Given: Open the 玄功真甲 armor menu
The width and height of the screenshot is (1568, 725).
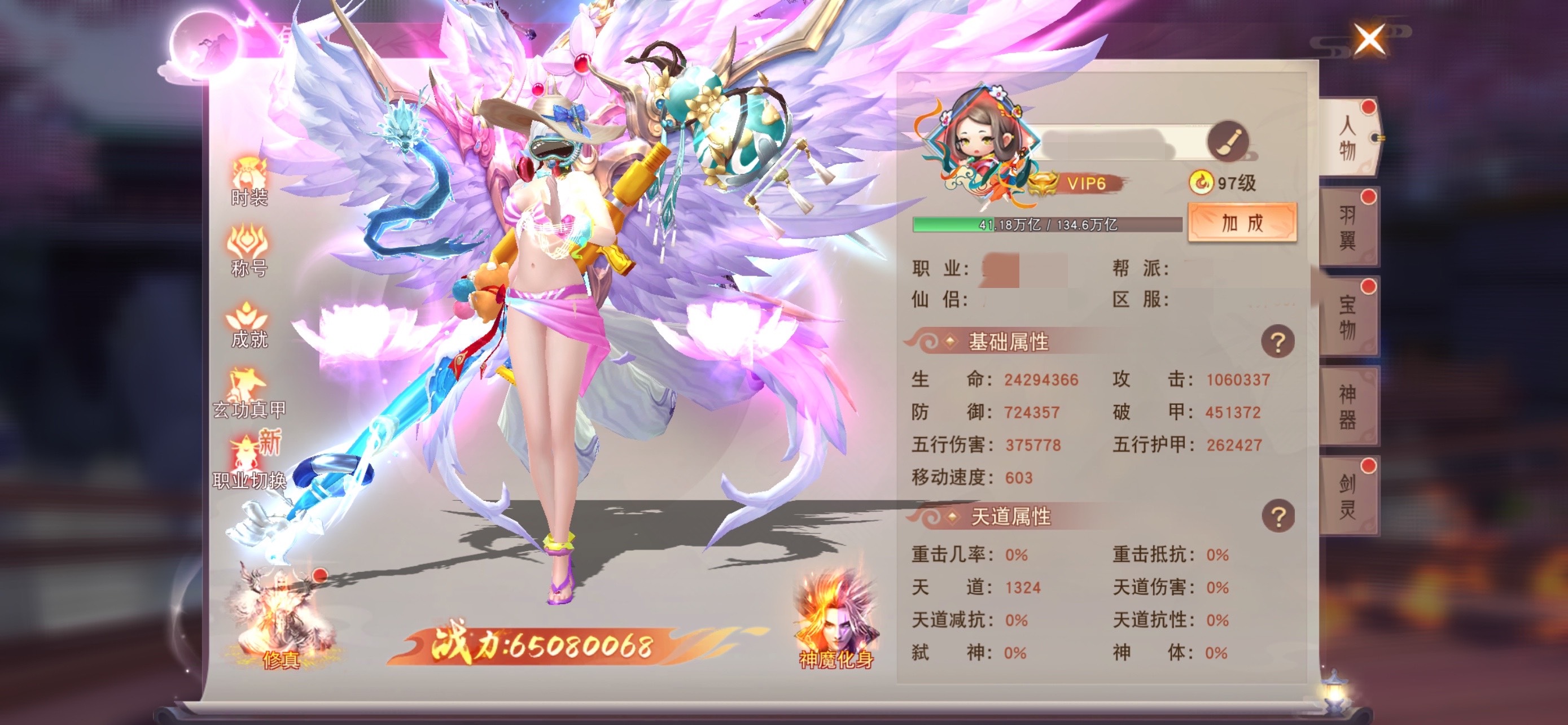Looking at the screenshot, I should 249,394.
